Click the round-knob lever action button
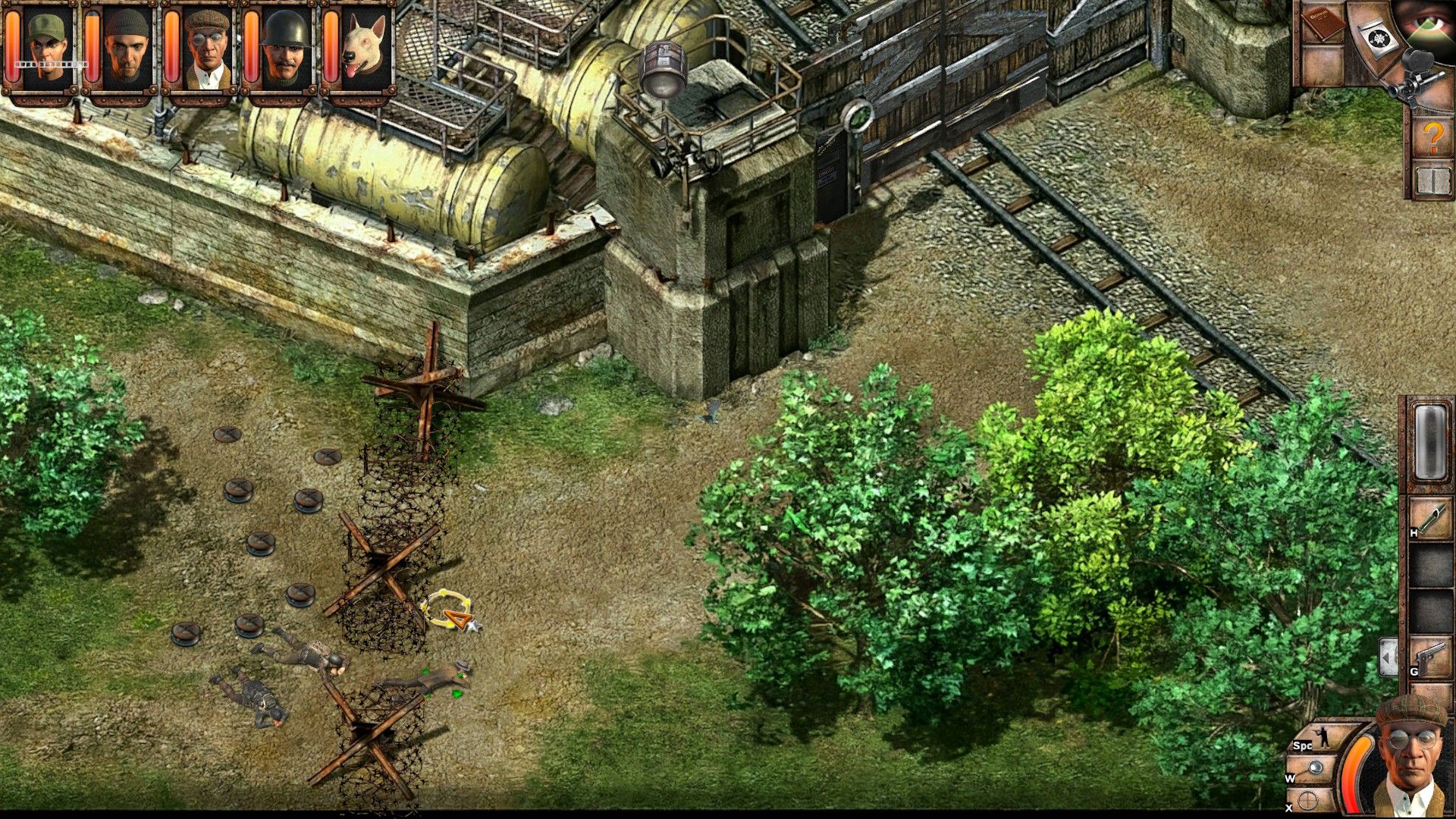The image size is (1456, 819). (1317, 770)
